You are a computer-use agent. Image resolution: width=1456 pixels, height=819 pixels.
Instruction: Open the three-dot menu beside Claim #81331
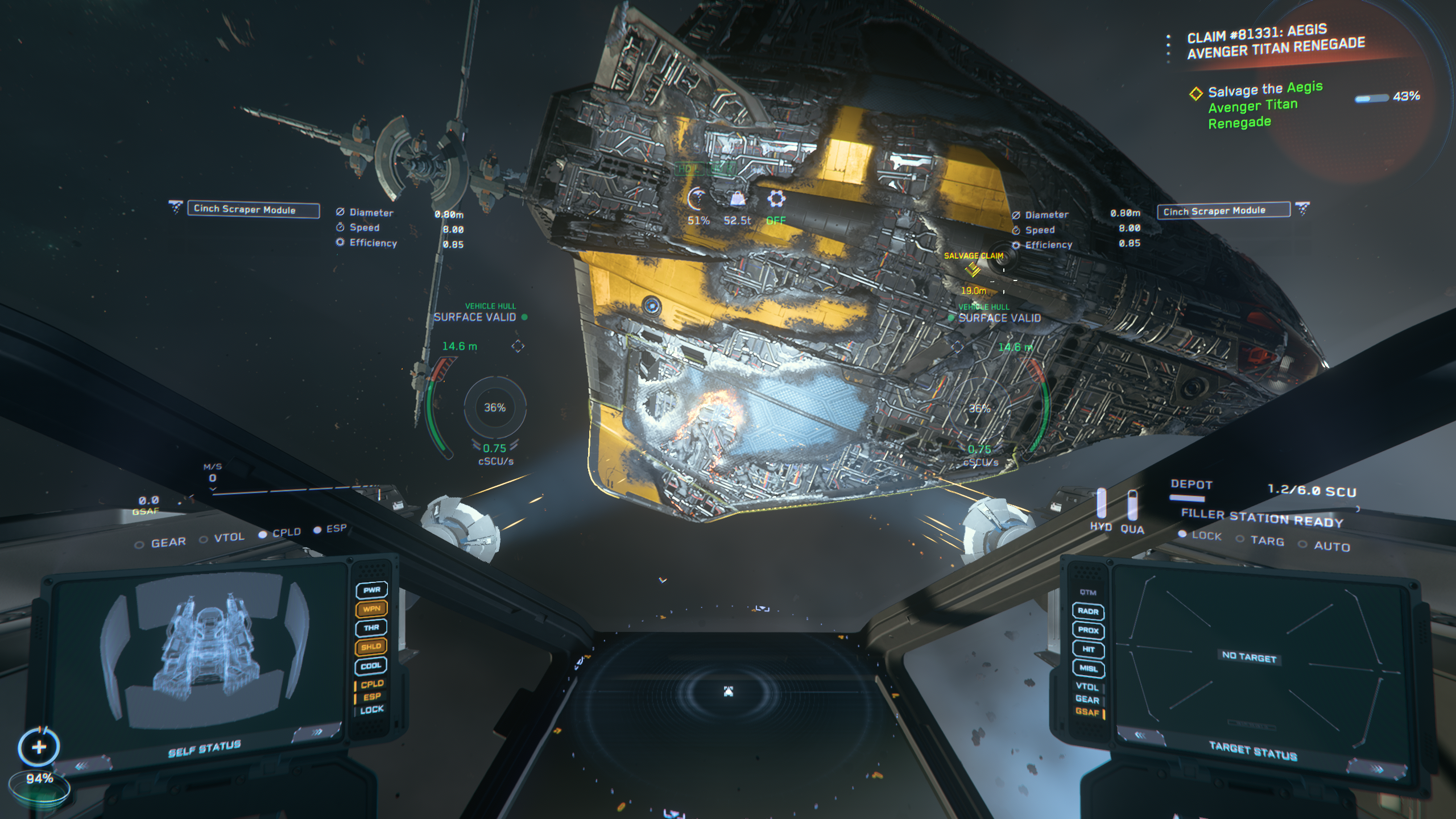click(x=1168, y=45)
